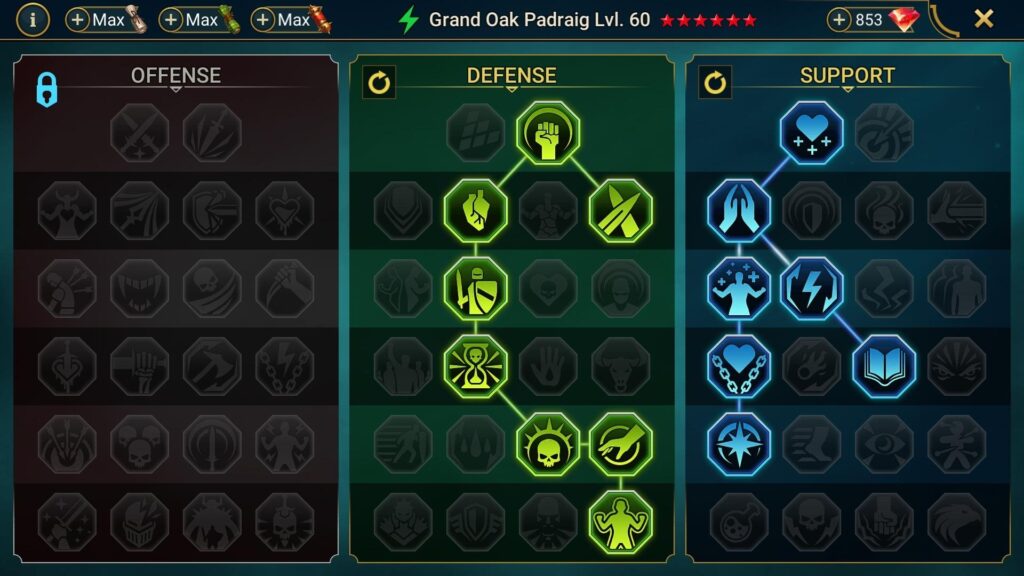Image resolution: width=1024 pixels, height=576 pixels.
Task: Choose the green crossed blades mastery
Action: click(621, 211)
